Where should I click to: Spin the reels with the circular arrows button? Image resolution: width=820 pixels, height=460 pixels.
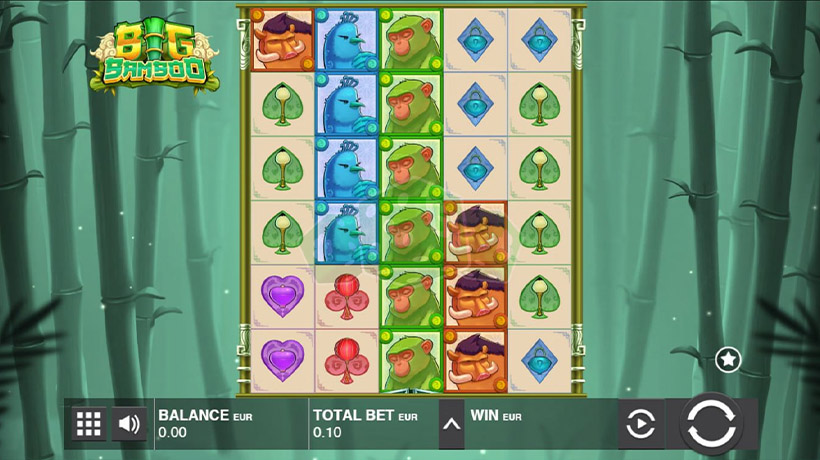click(711, 424)
